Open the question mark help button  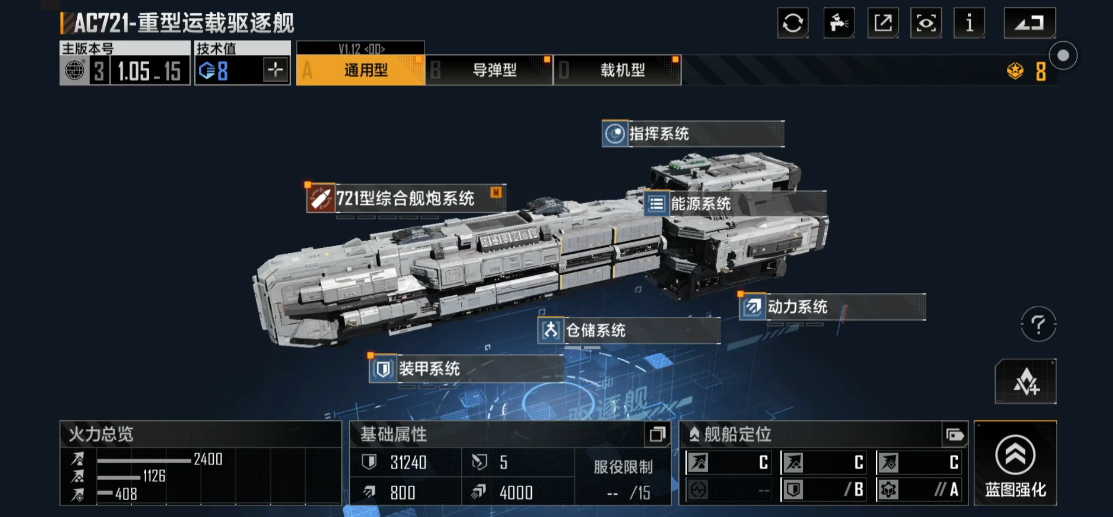tap(1038, 324)
